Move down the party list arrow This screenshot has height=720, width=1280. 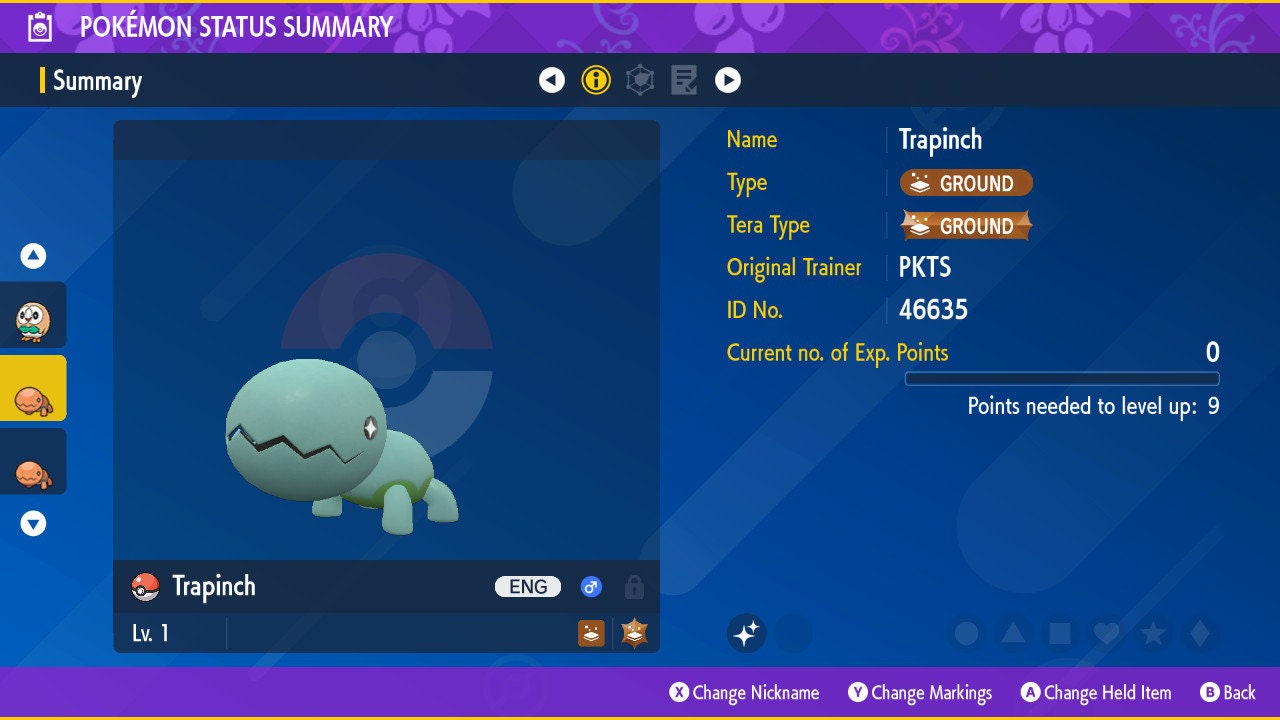pos(34,523)
